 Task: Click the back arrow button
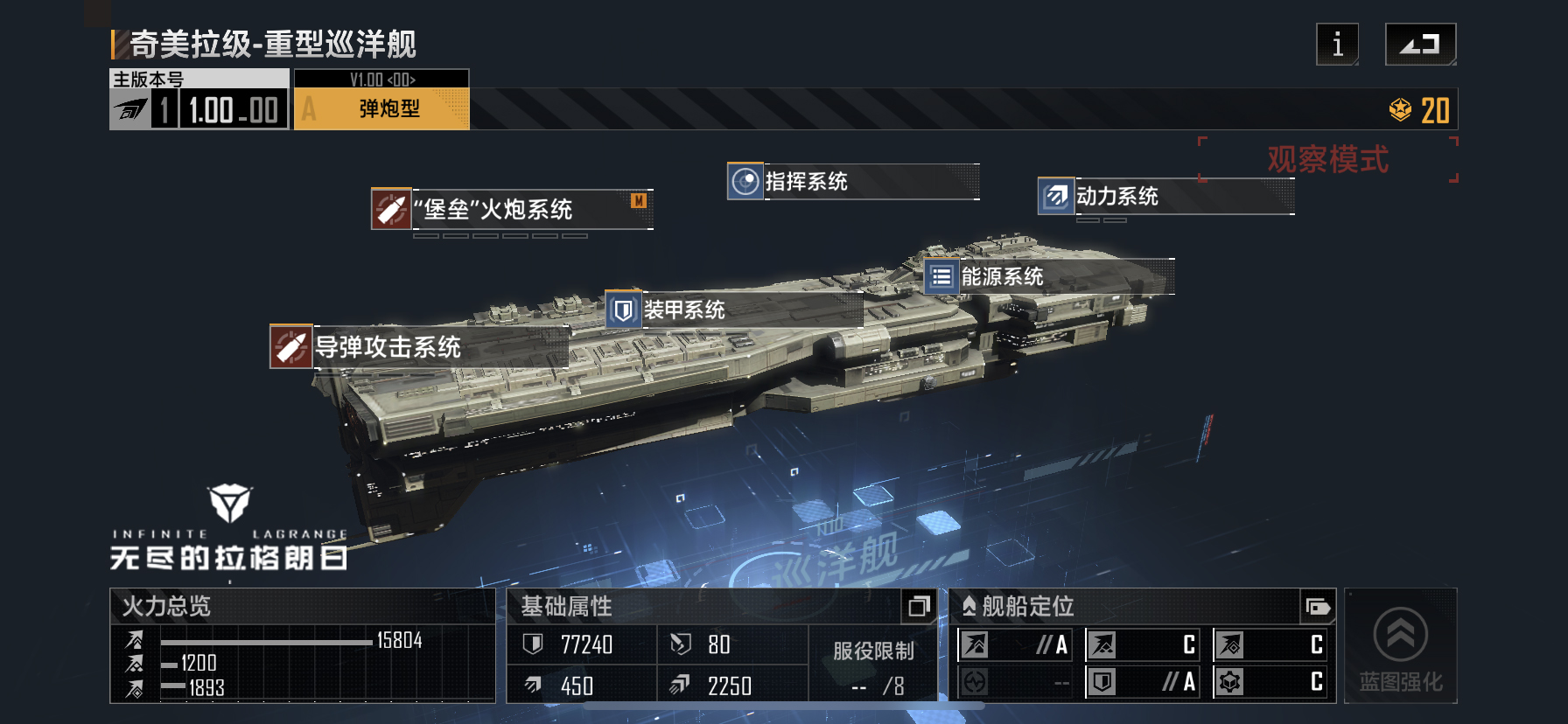tap(1420, 44)
